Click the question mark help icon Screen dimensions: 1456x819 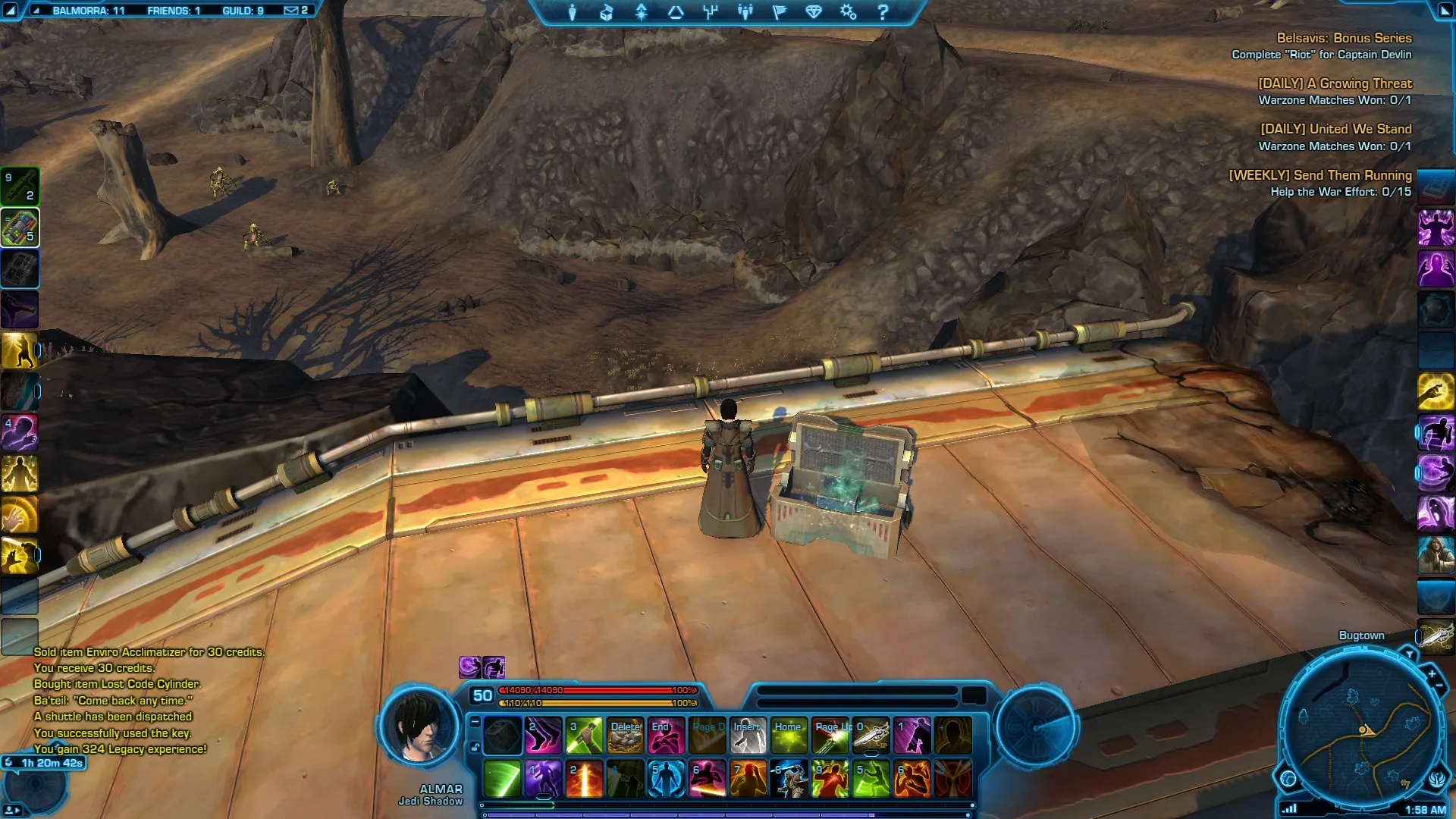(x=883, y=12)
